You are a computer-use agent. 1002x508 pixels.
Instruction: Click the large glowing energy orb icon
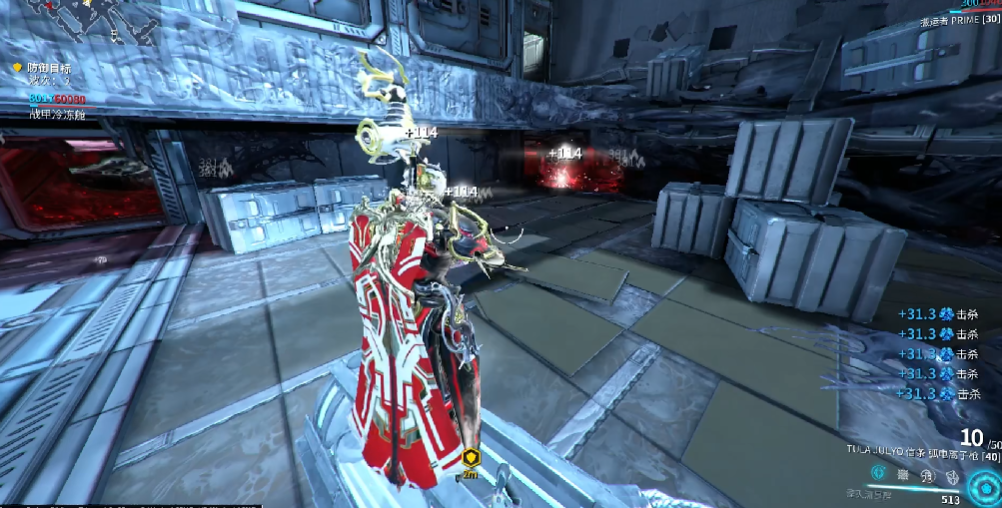point(983,485)
